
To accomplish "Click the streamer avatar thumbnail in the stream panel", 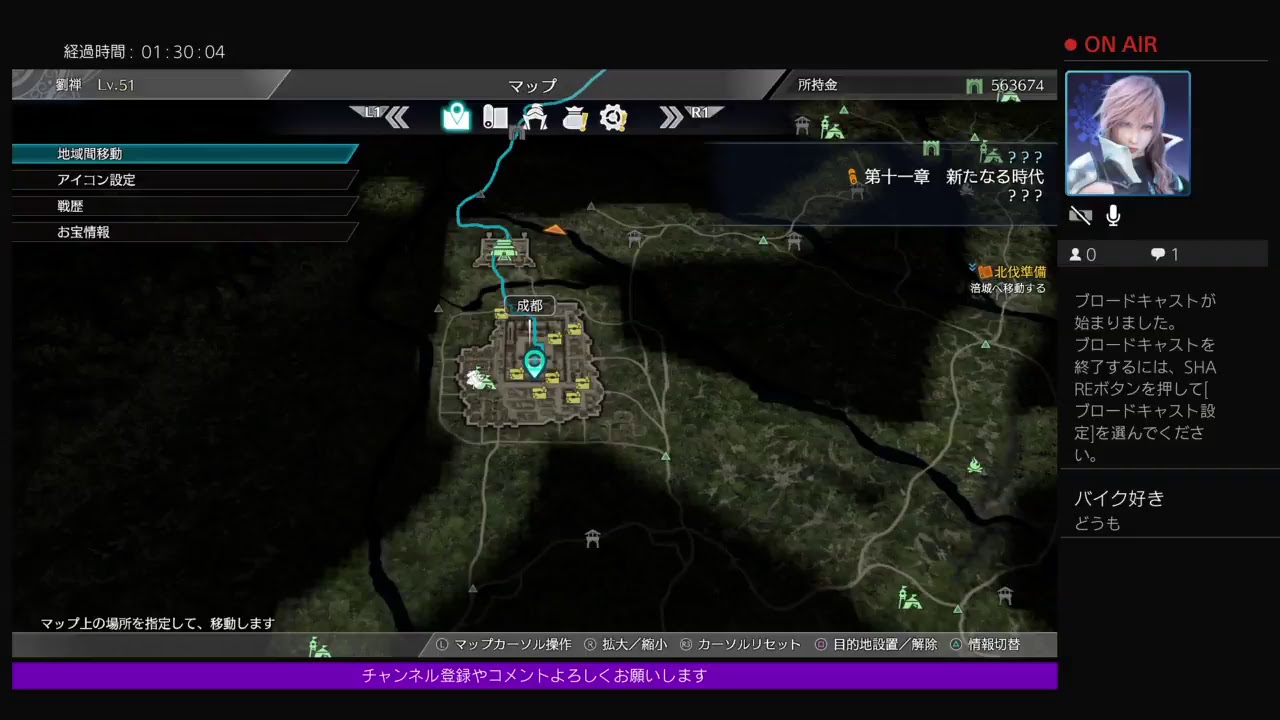I will (1128, 133).
